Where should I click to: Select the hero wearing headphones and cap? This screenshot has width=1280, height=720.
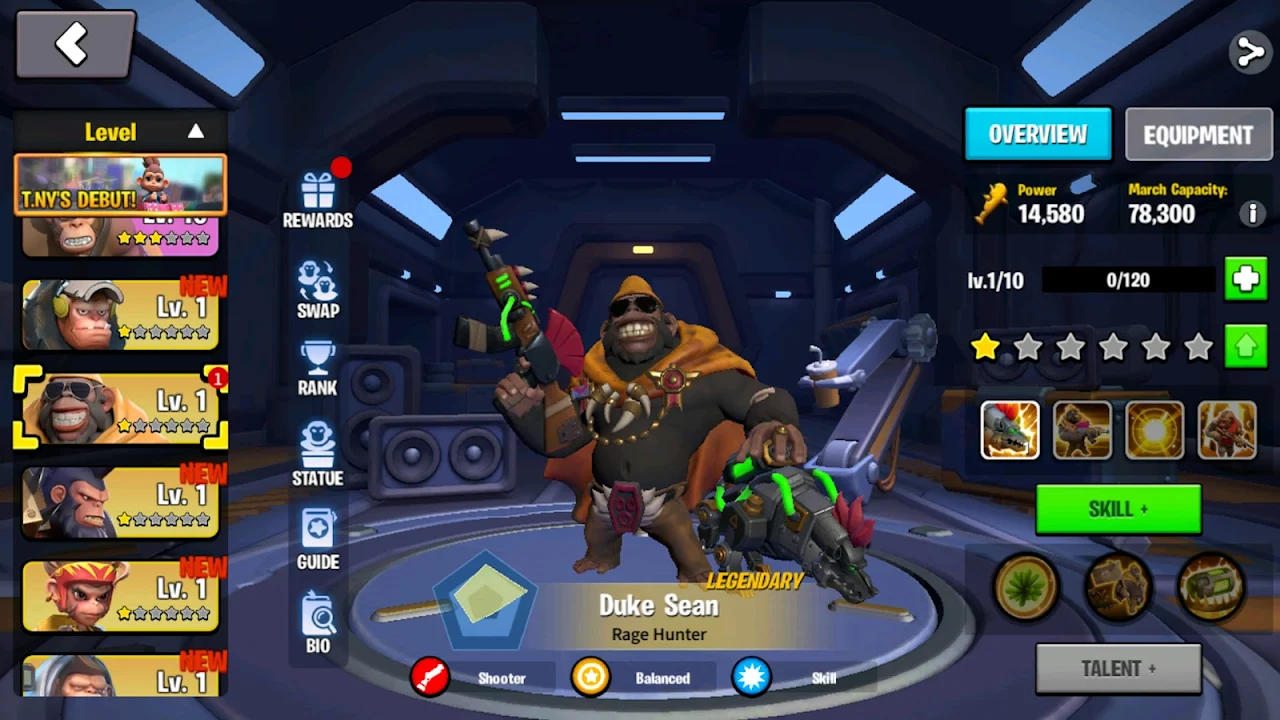coord(121,315)
